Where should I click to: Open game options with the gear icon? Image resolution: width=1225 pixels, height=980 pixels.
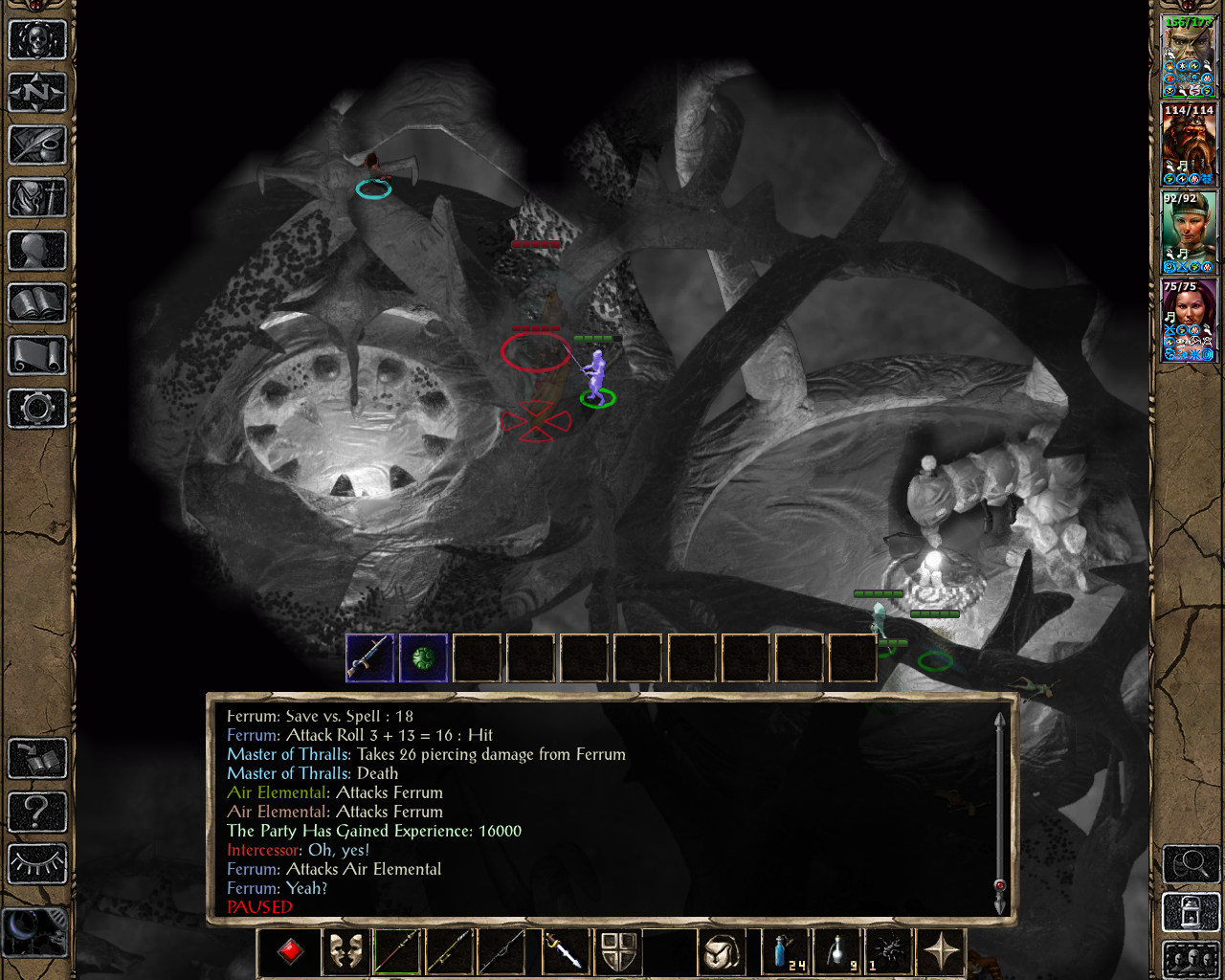(x=36, y=409)
